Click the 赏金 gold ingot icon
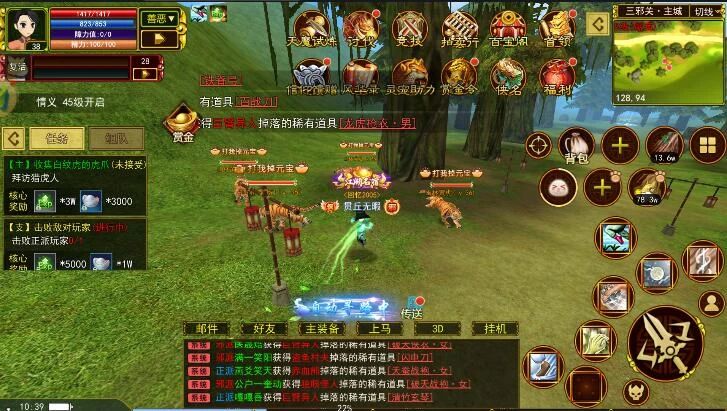Screen dimensions: 727x411 click(x=182, y=120)
